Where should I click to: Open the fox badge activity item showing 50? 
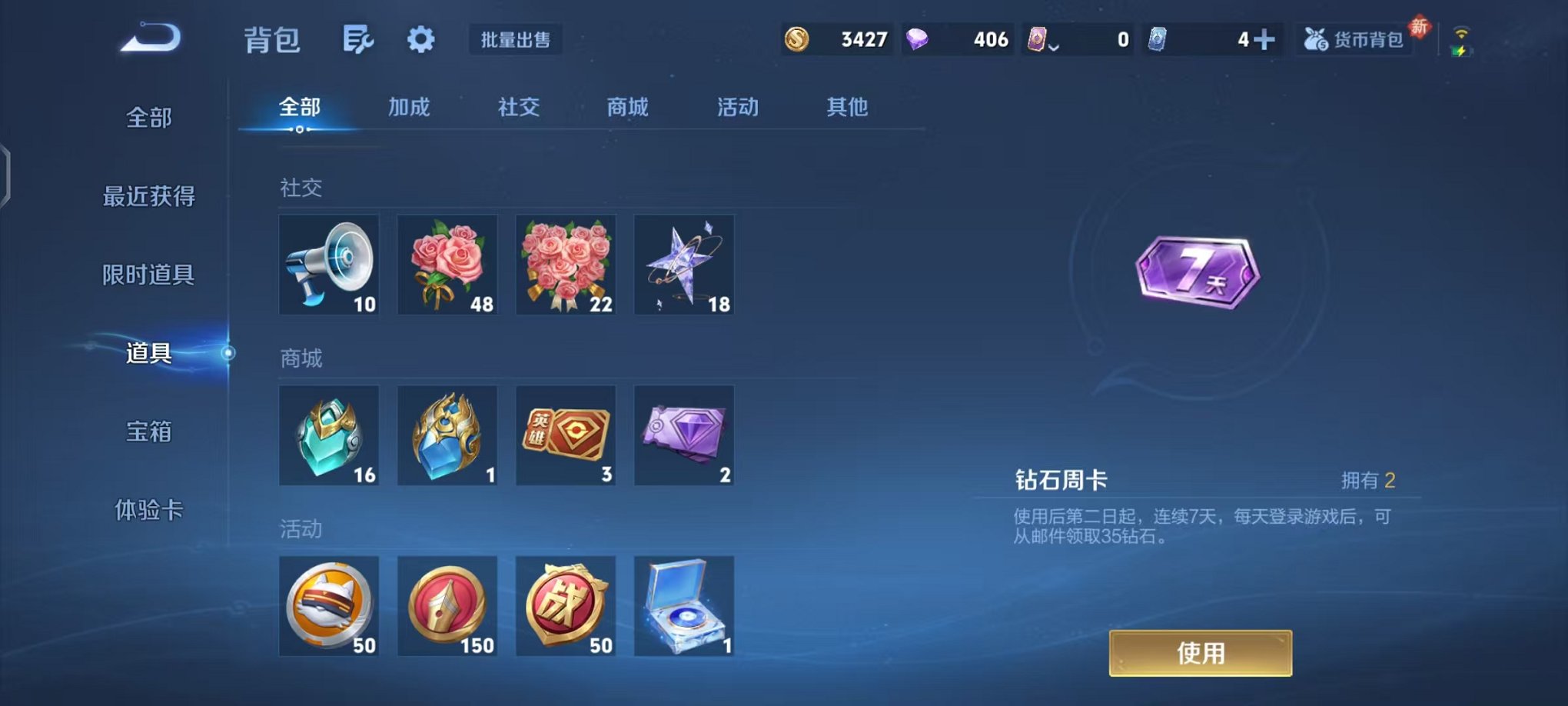(329, 607)
